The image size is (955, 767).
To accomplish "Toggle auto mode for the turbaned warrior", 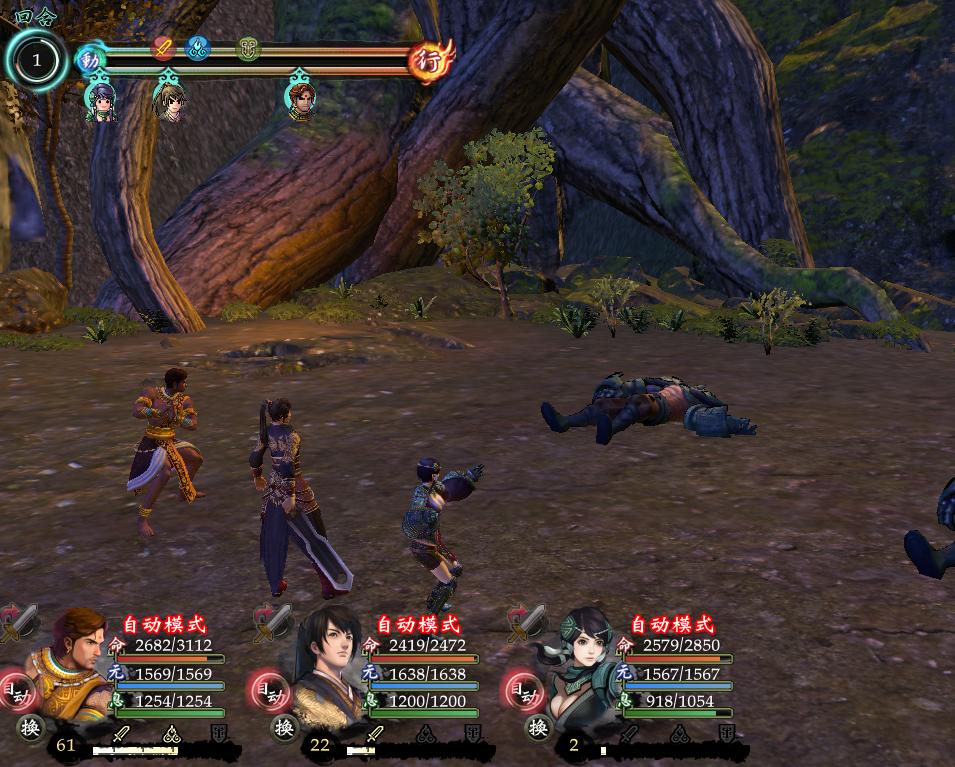I will click(x=15, y=689).
